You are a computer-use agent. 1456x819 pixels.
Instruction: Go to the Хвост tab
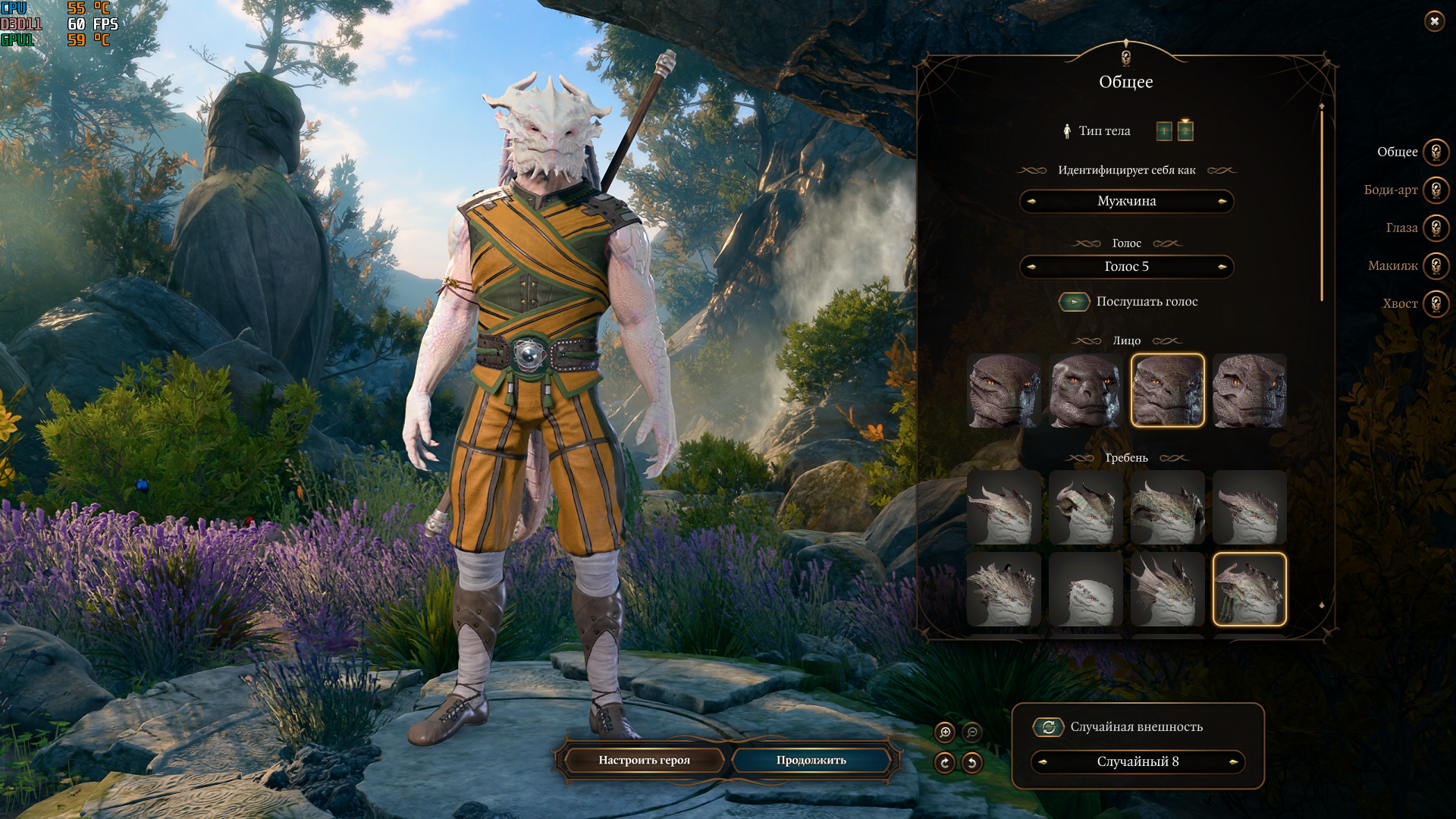tap(1436, 303)
